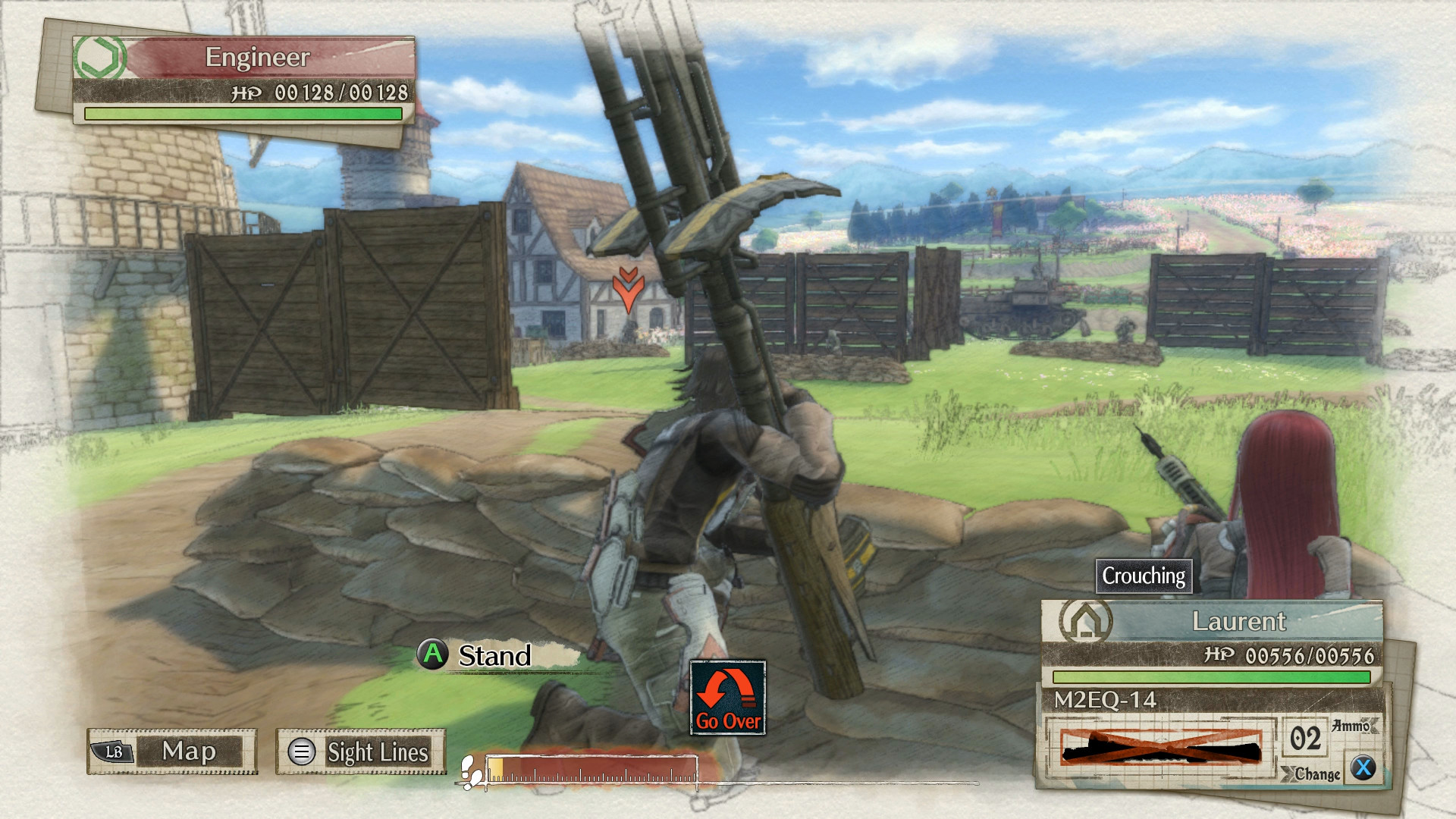
Task: Click the orange AP gauge at the bottom
Action: (591, 767)
